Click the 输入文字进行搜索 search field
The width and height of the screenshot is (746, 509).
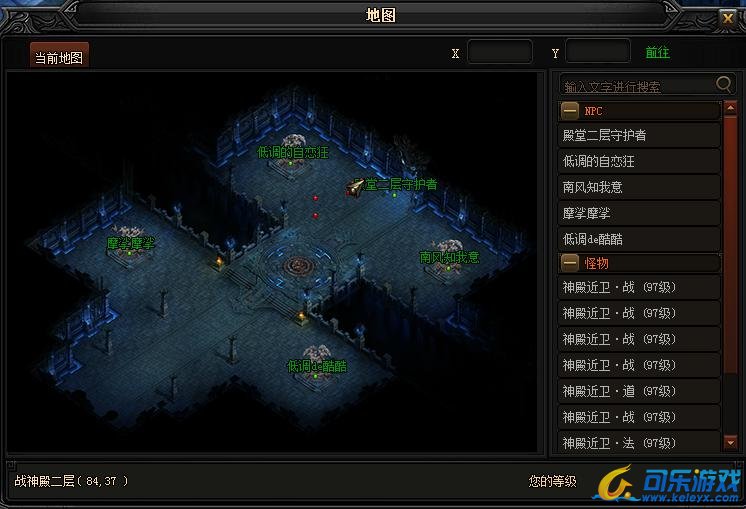point(637,86)
